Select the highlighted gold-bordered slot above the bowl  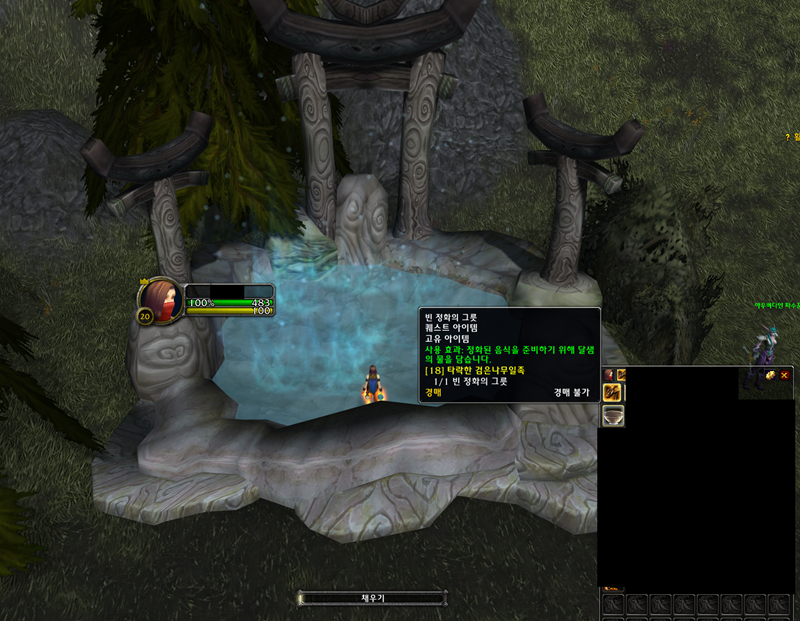point(613,391)
